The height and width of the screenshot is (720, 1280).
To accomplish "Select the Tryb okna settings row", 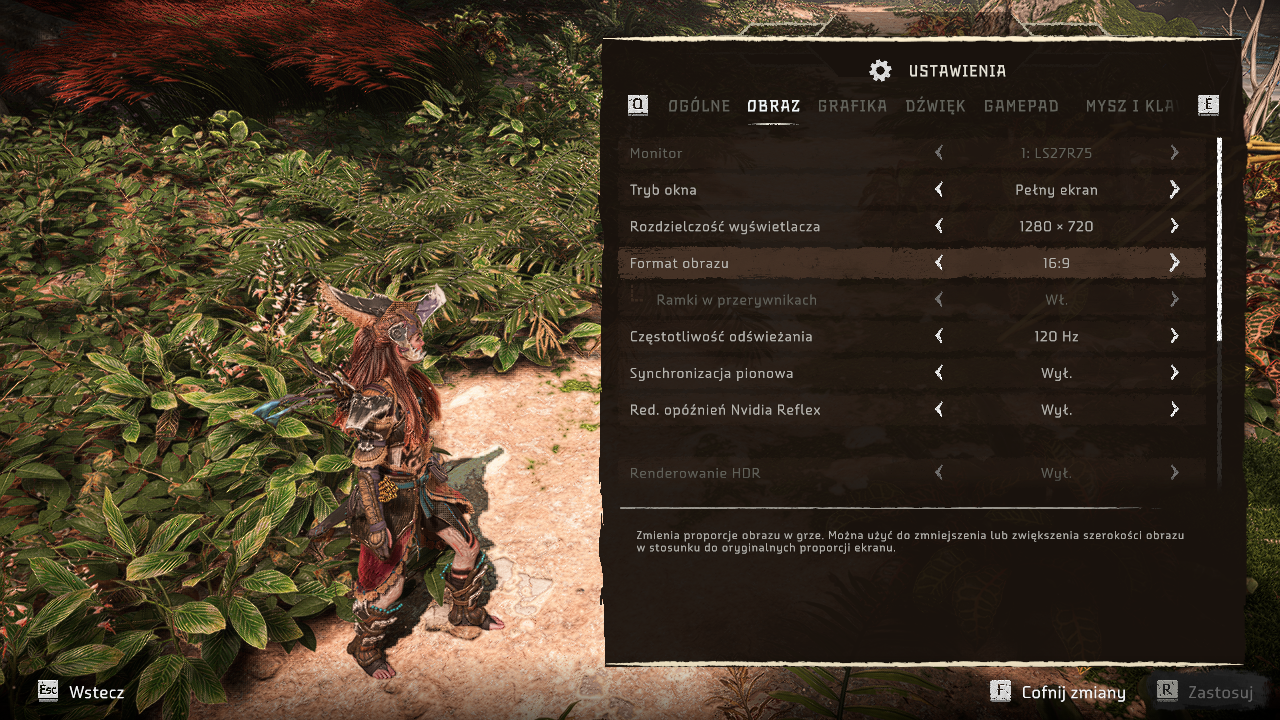I will pyautogui.click(x=780, y=190).
